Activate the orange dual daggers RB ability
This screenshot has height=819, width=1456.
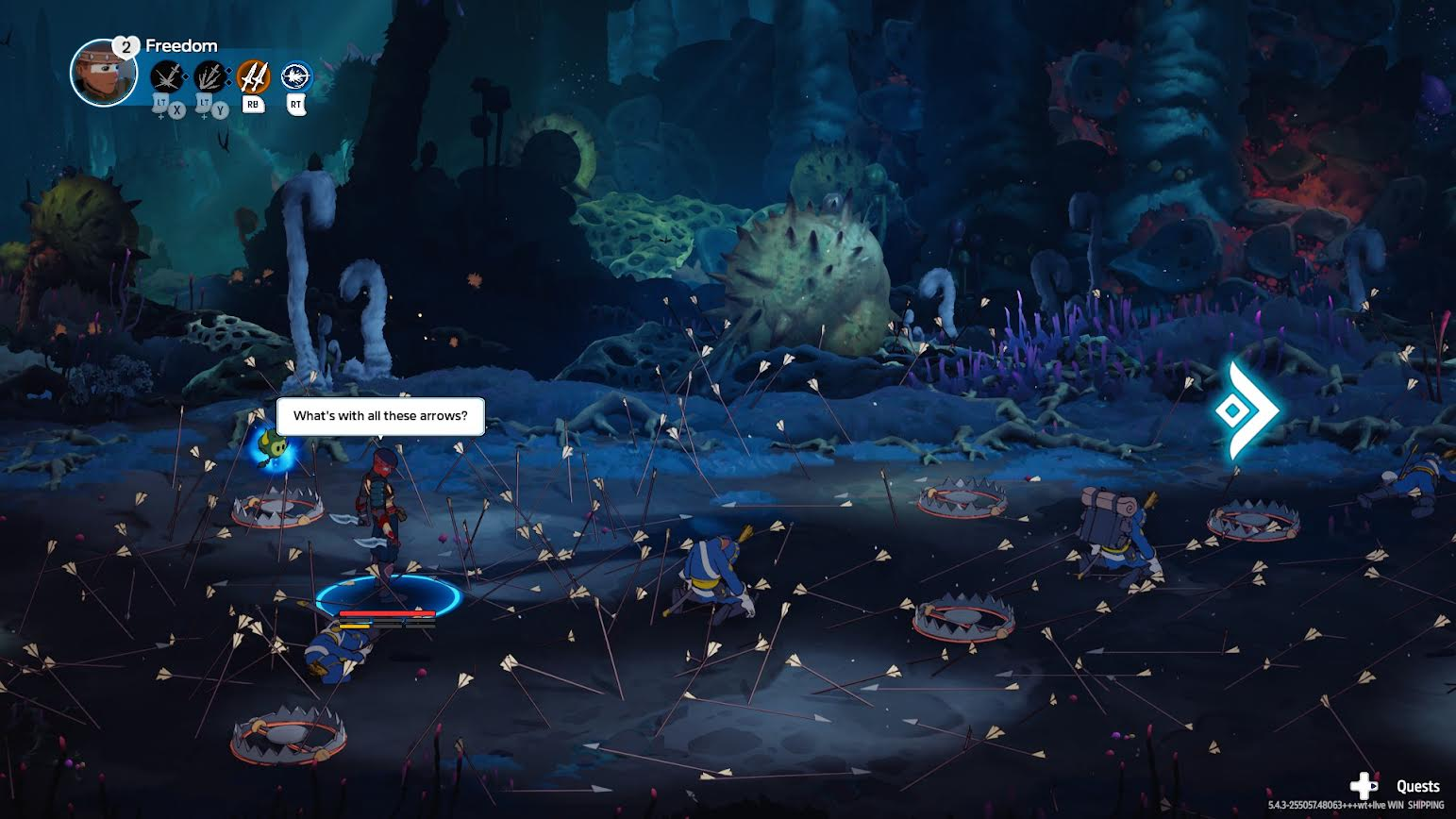coord(254,75)
